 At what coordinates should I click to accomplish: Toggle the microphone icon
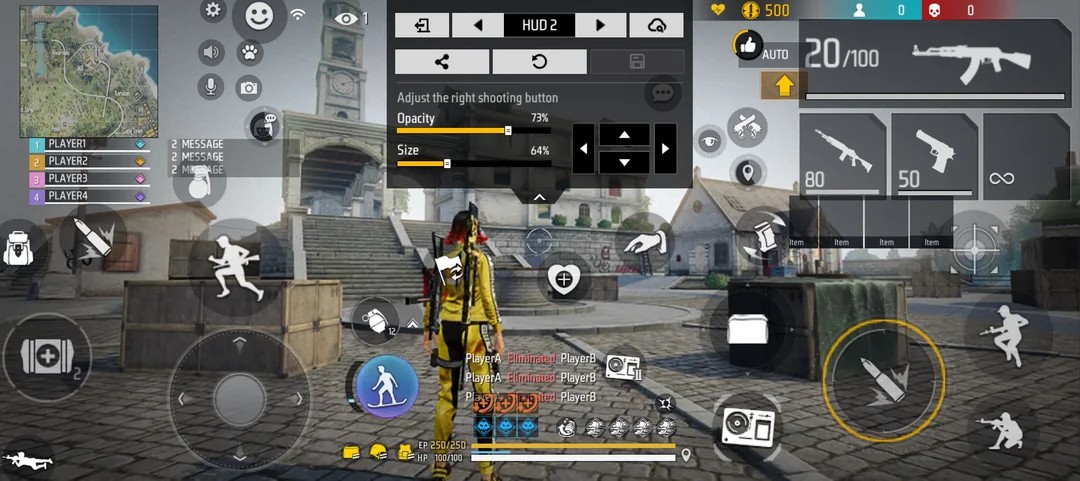pyautogui.click(x=210, y=86)
